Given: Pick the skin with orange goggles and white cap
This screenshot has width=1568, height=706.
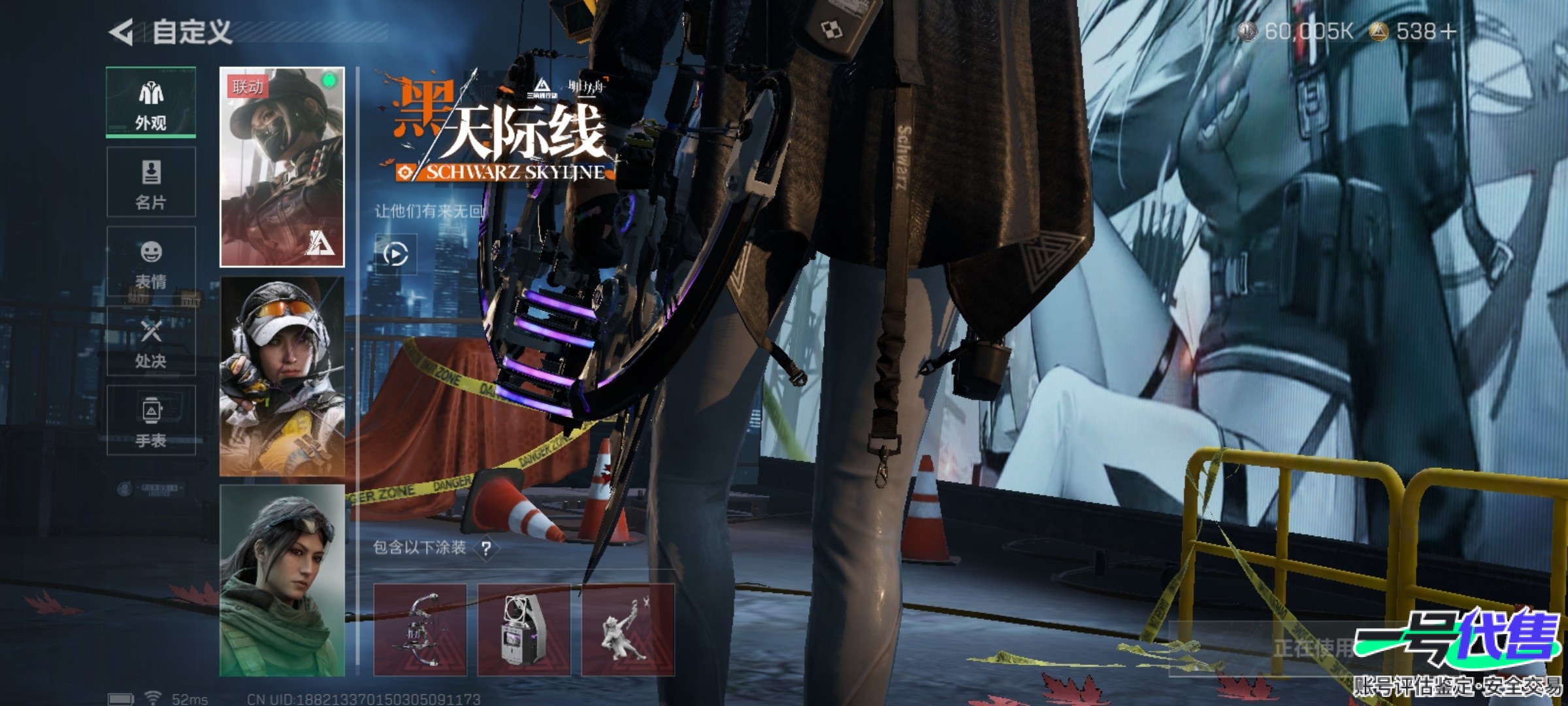Looking at the screenshot, I should tap(282, 376).
